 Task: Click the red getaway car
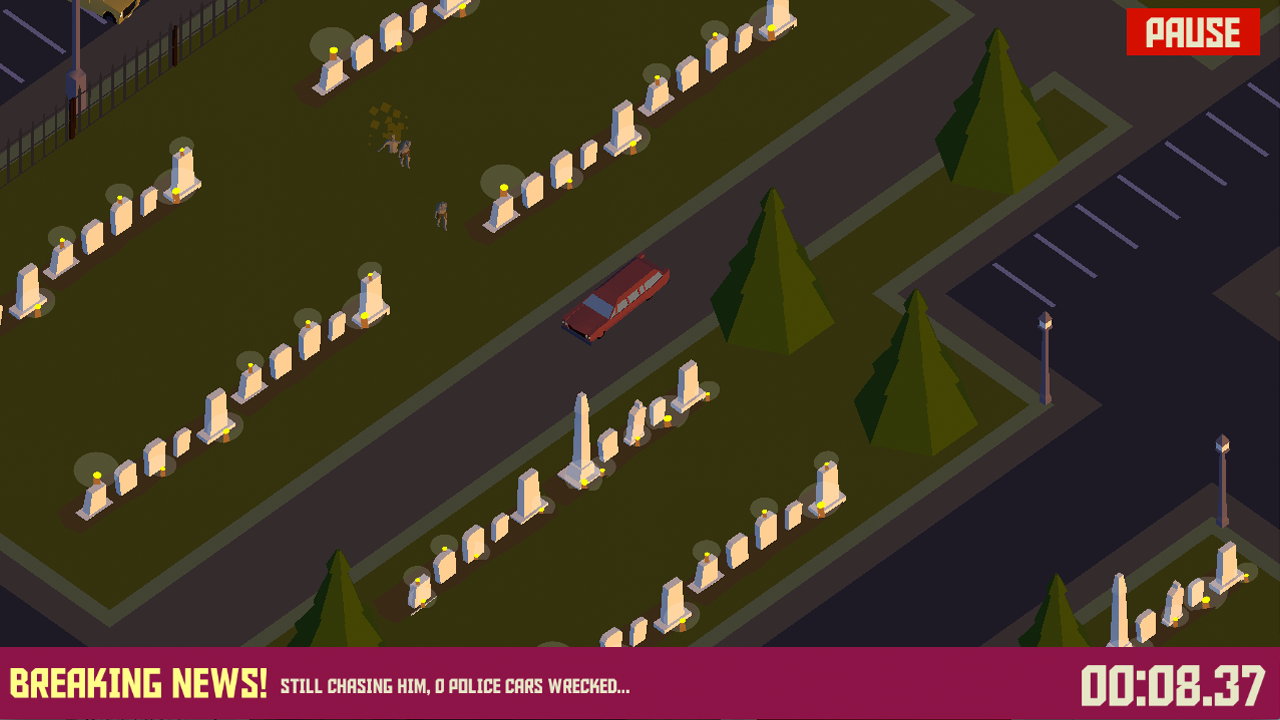pos(615,305)
